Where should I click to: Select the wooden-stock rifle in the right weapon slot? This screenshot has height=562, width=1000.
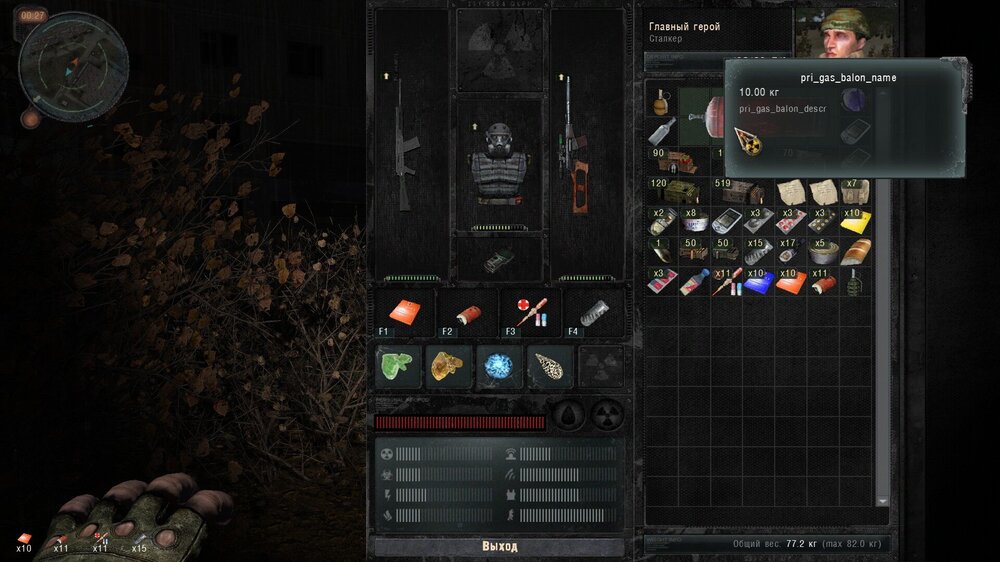click(574, 150)
